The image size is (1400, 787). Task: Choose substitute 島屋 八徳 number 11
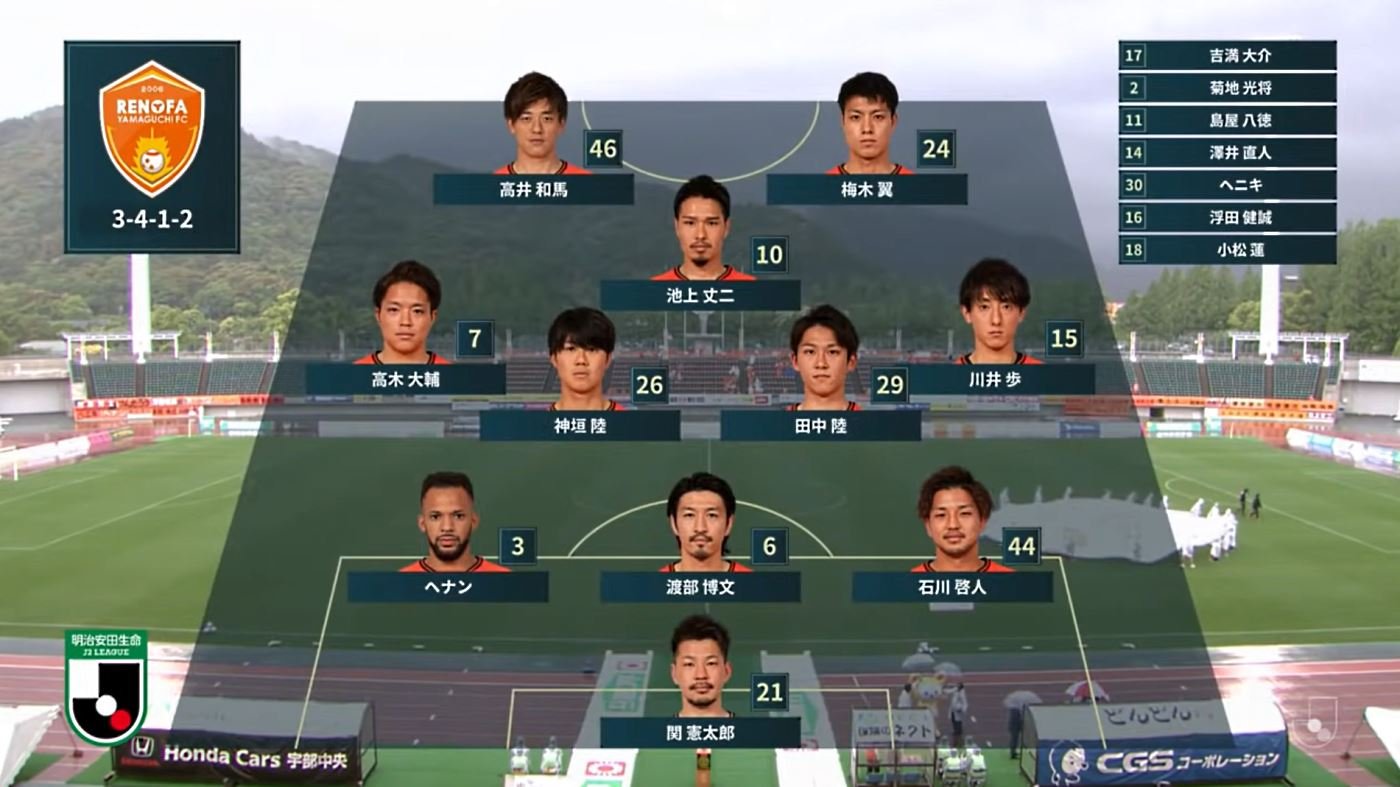(1227, 120)
